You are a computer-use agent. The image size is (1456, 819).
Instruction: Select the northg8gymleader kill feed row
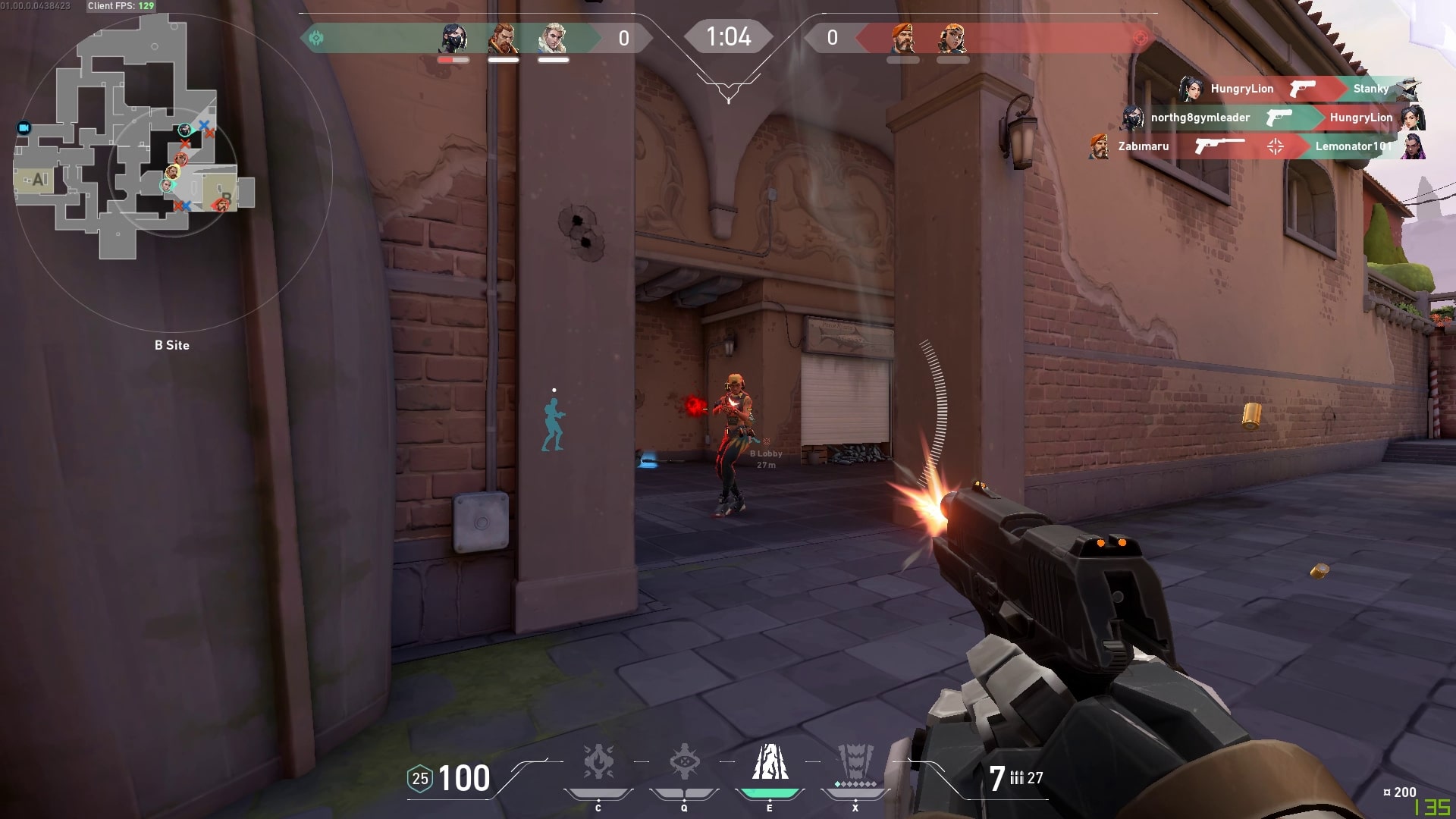pyautogui.click(x=1272, y=118)
